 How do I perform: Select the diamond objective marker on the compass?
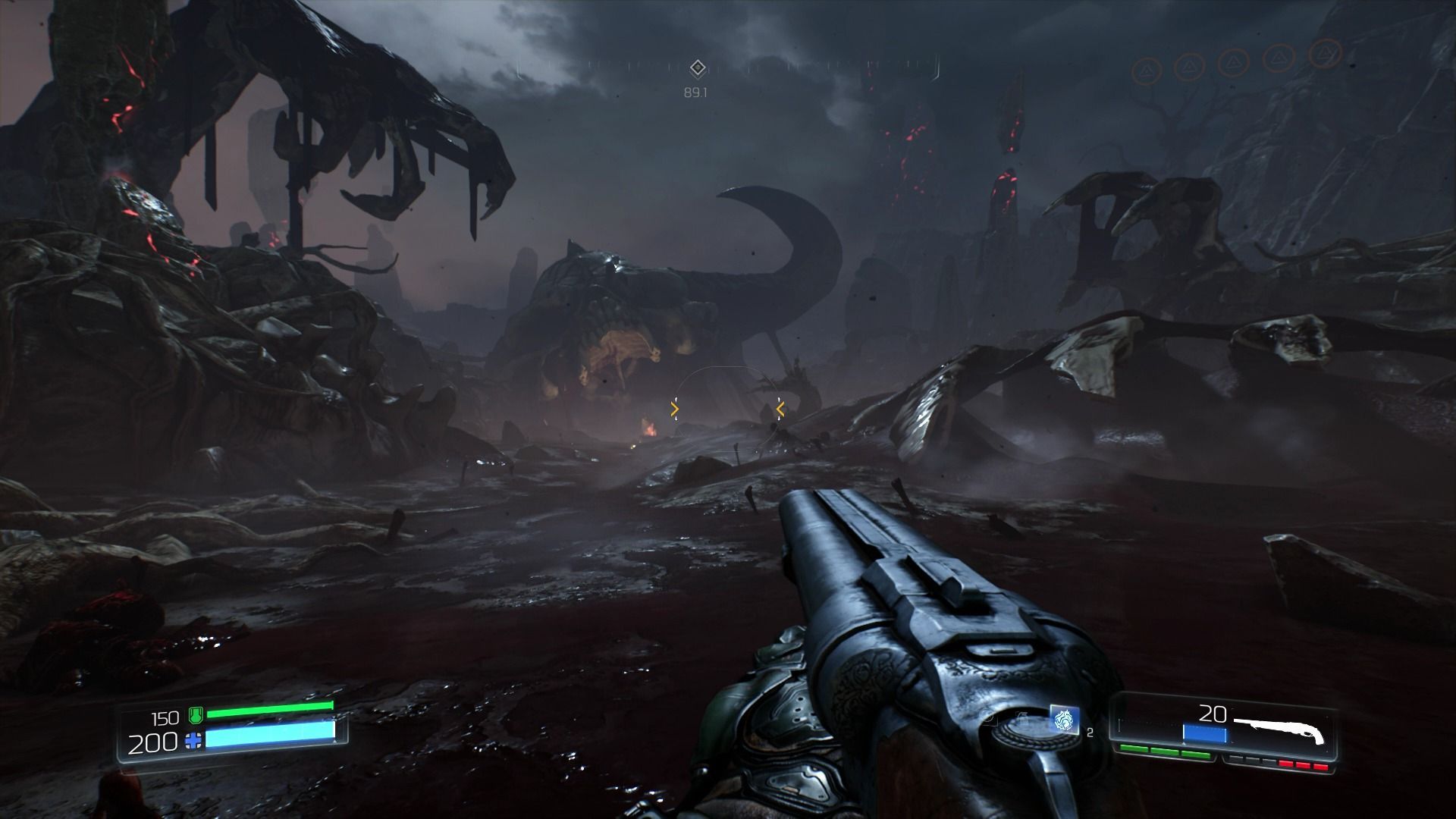coord(697,69)
